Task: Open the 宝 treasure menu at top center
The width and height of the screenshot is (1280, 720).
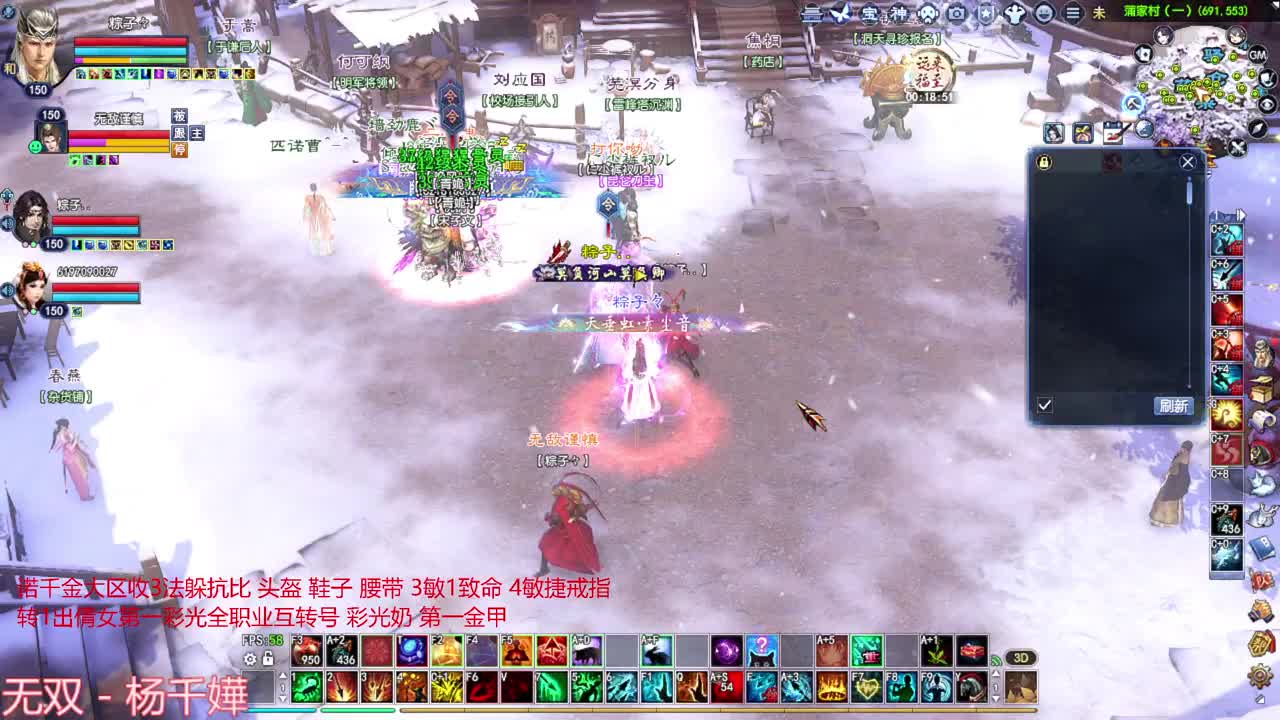Action: tap(868, 13)
